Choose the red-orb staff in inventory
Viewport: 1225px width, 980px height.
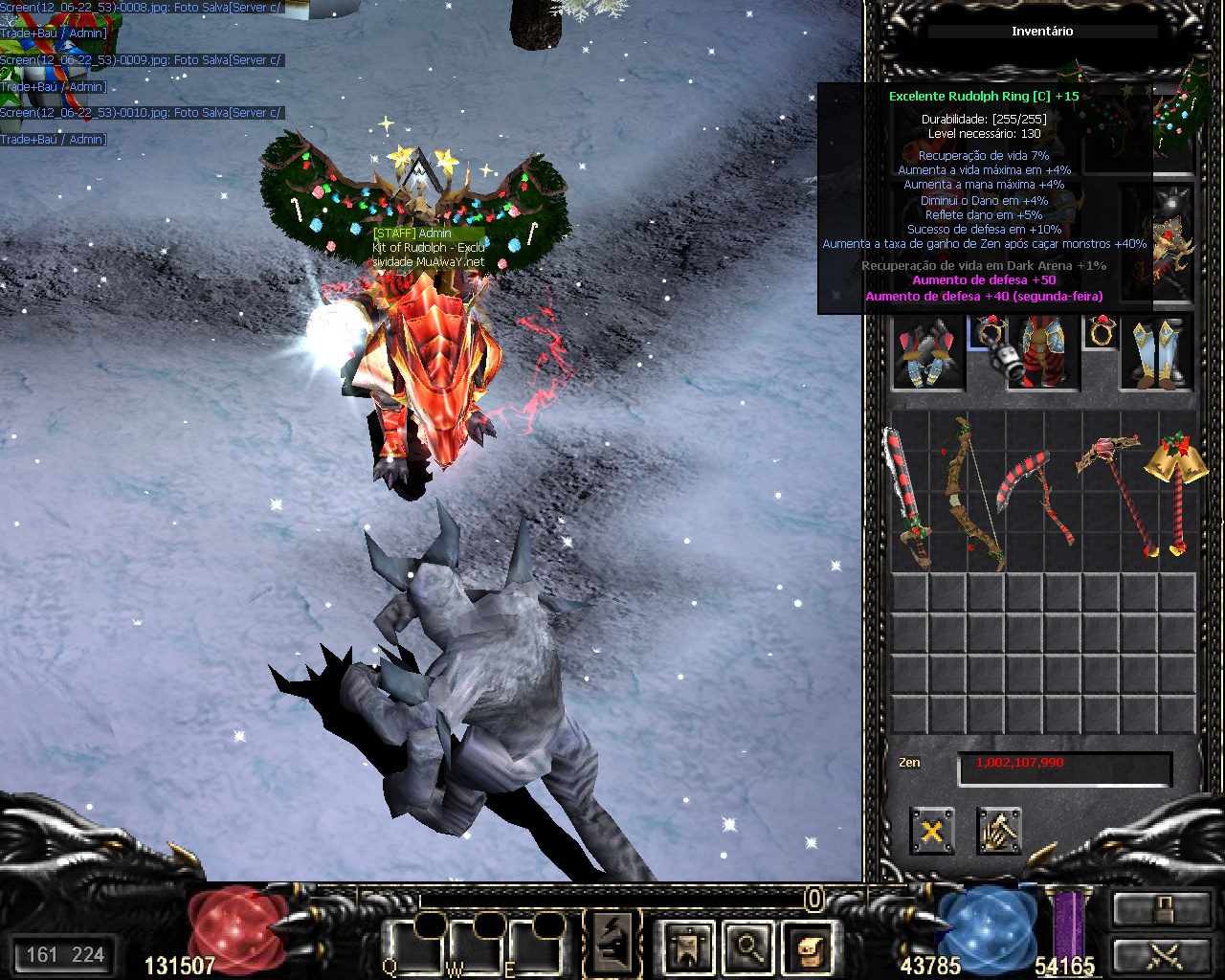(x=1116, y=493)
